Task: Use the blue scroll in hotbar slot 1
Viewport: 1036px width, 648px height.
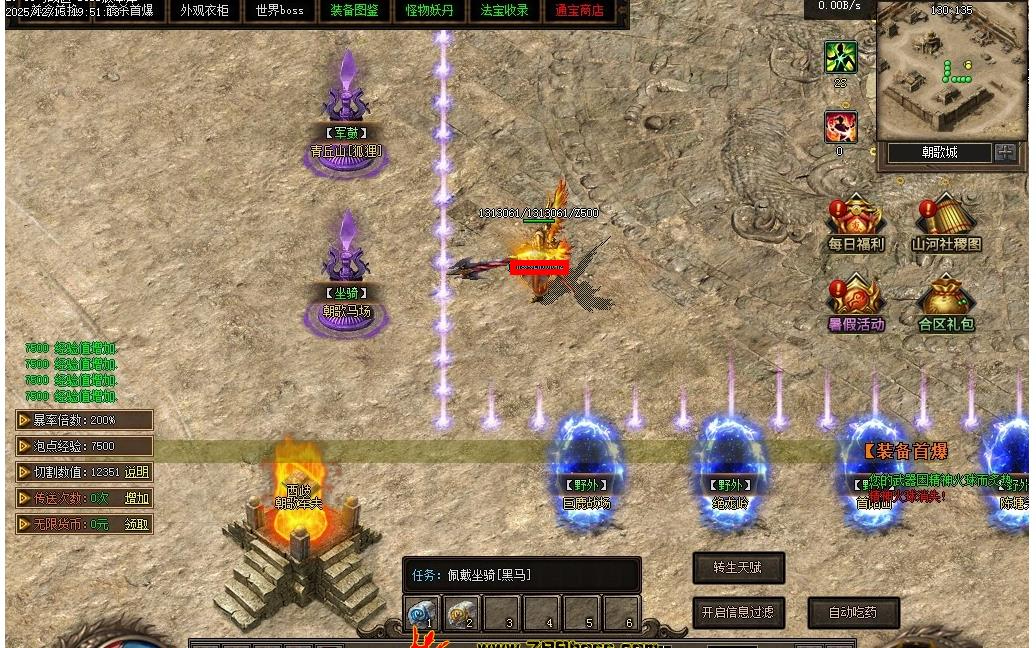Action: click(x=422, y=614)
